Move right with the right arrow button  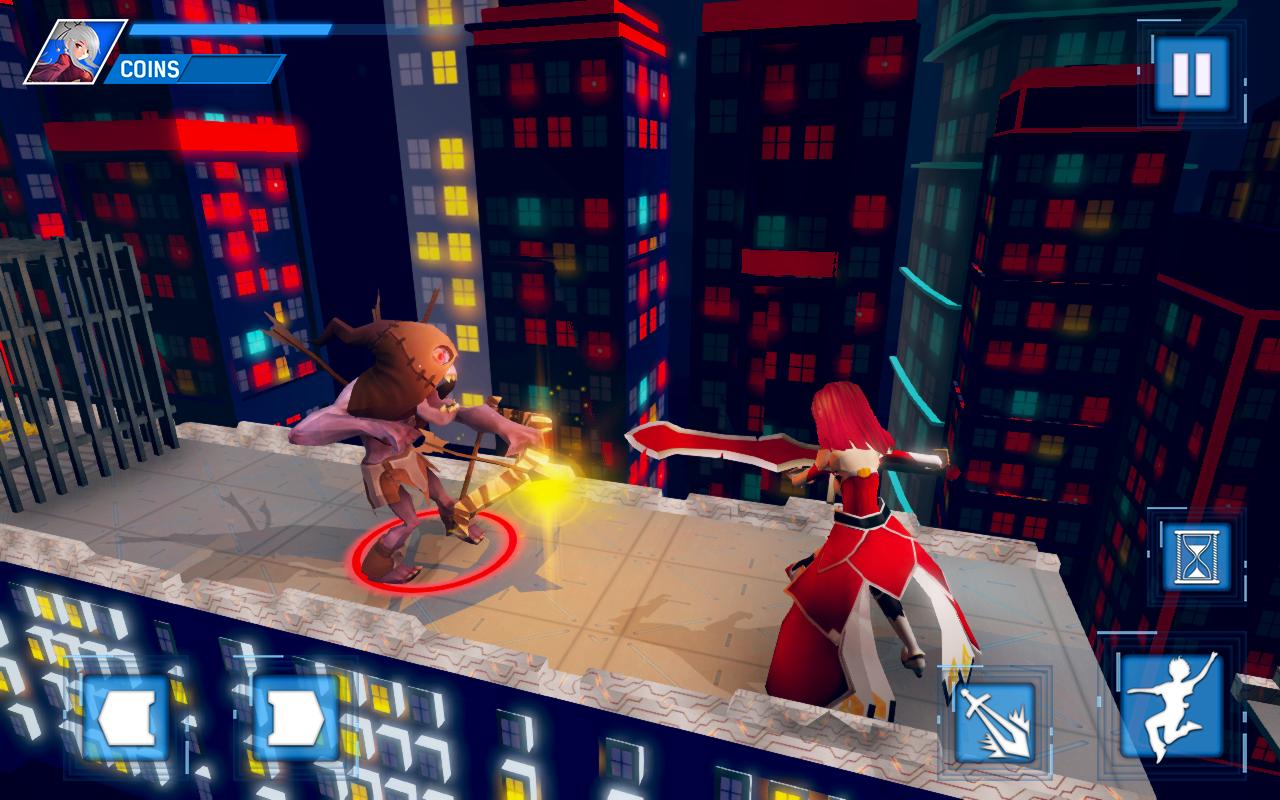[x=295, y=716]
